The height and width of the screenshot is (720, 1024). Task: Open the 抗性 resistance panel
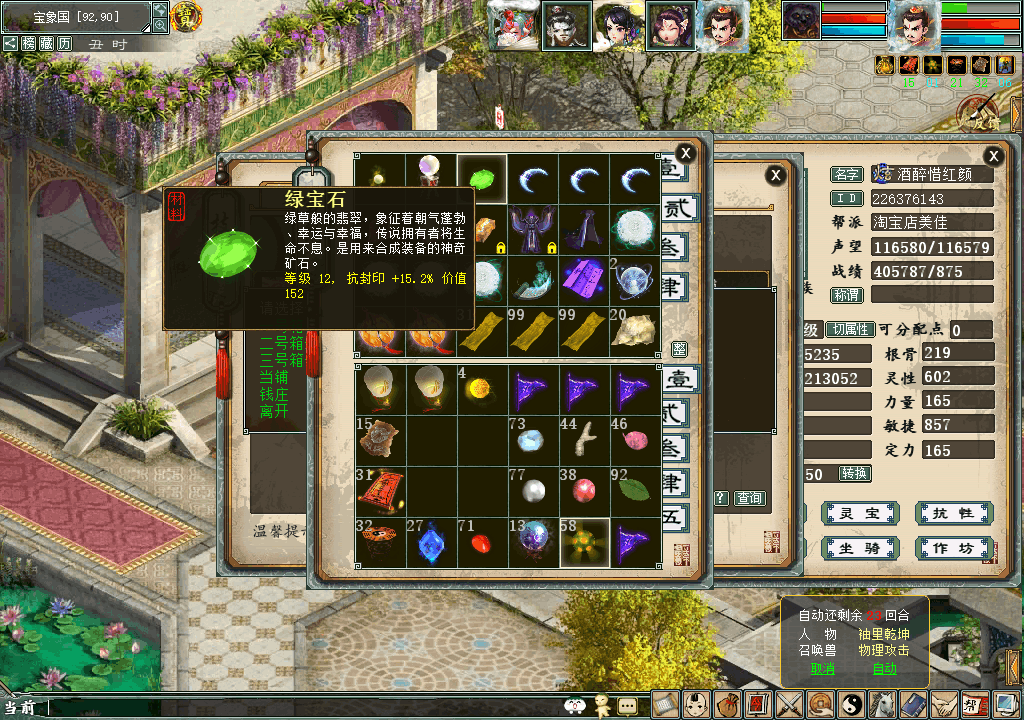[953, 513]
